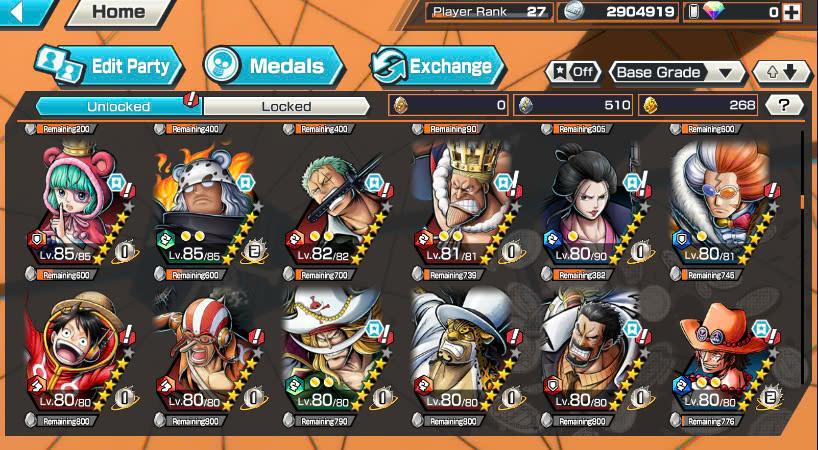Switch to the Unlocked characters tab
818x450 pixels.
pyautogui.click(x=118, y=106)
